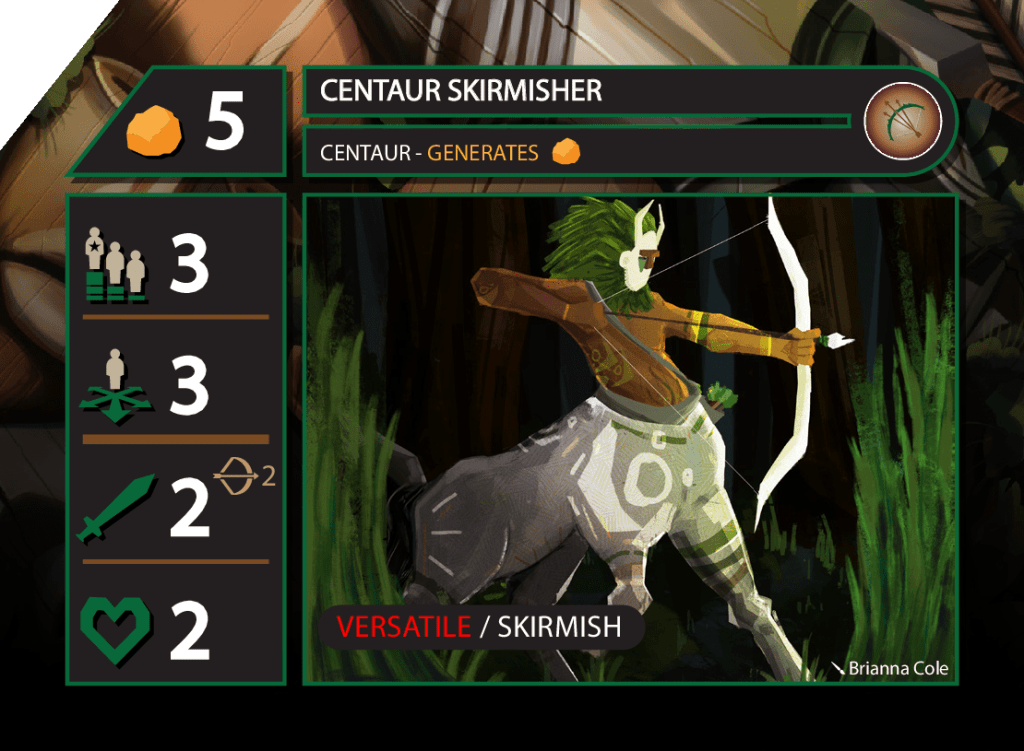Click the red VERSATILE keyword

click(404, 627)
